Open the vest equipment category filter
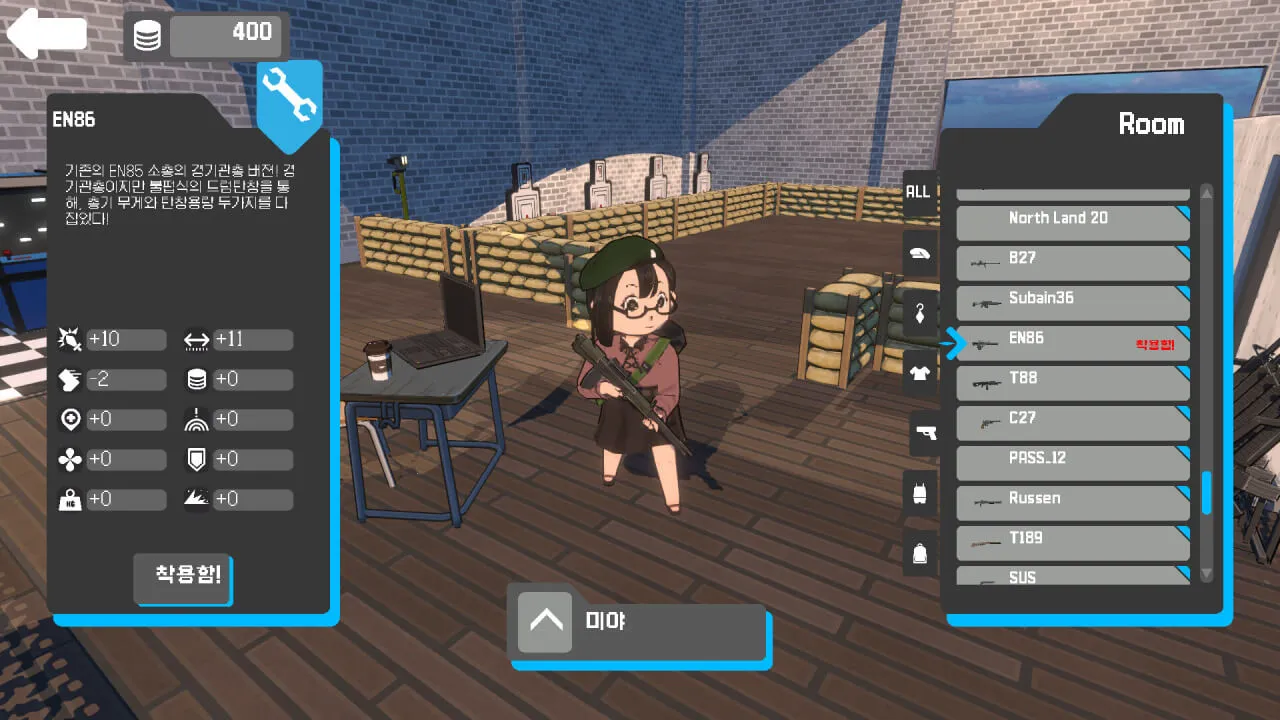The height and width of the screenshot is (720, 1280). (x=920, y=493)
